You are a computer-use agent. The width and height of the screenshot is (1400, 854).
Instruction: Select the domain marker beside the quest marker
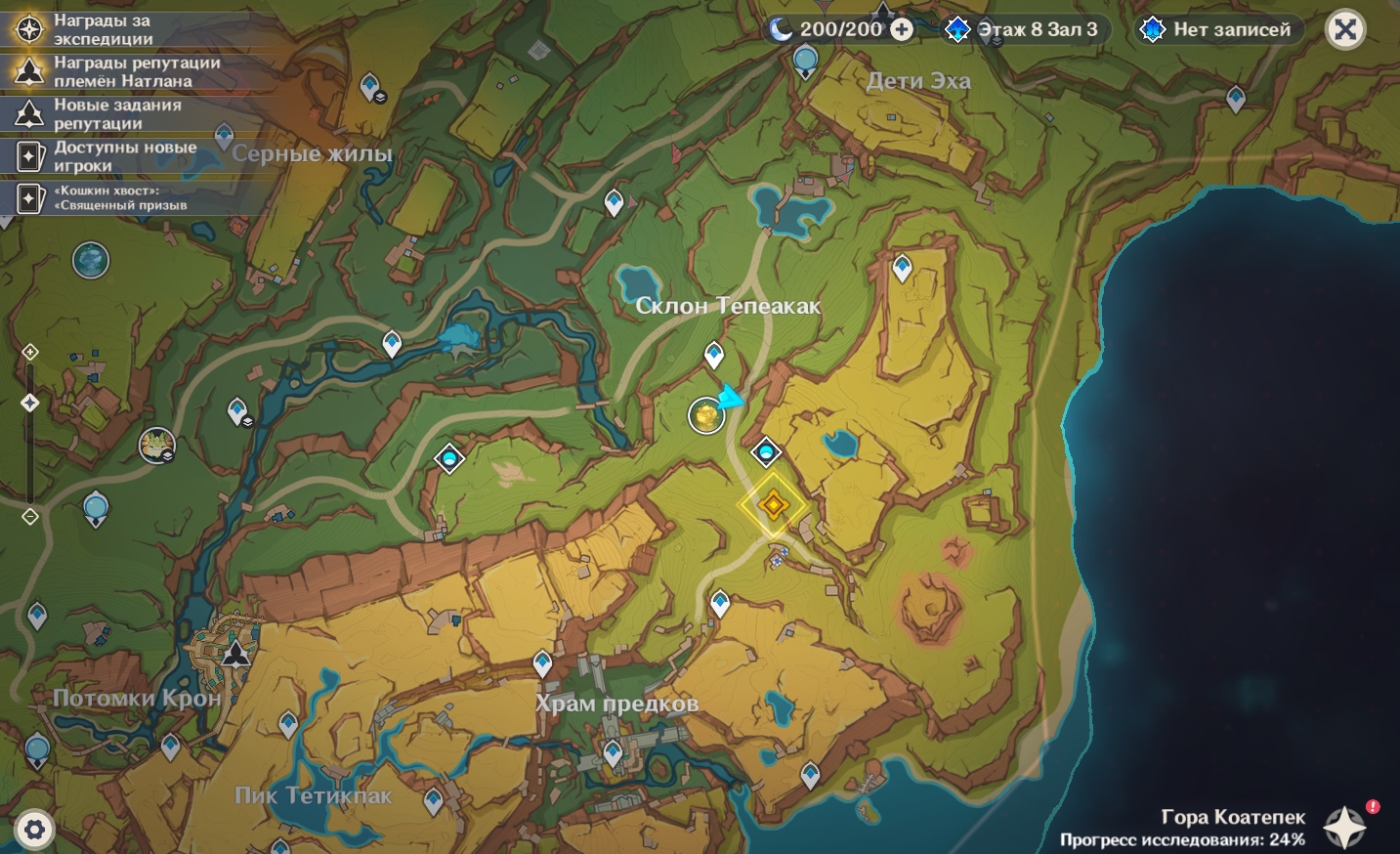pos(766,452)
